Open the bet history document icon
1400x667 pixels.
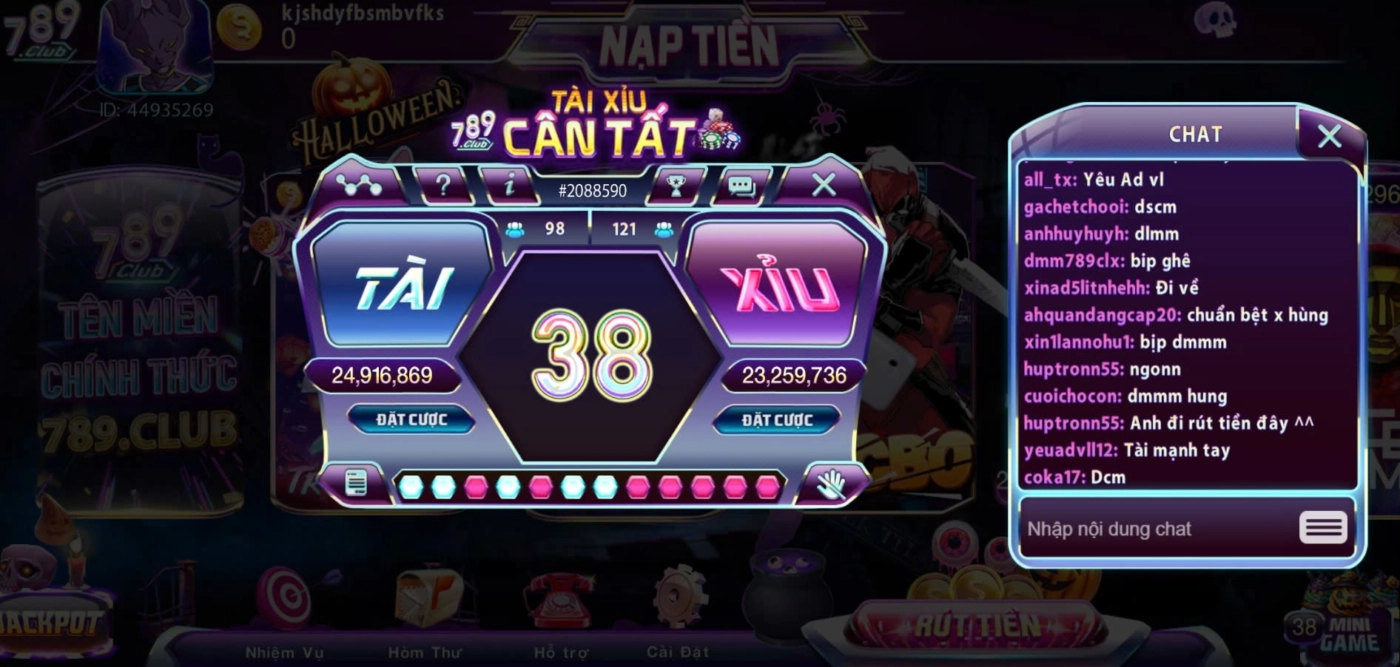(355, 485)
